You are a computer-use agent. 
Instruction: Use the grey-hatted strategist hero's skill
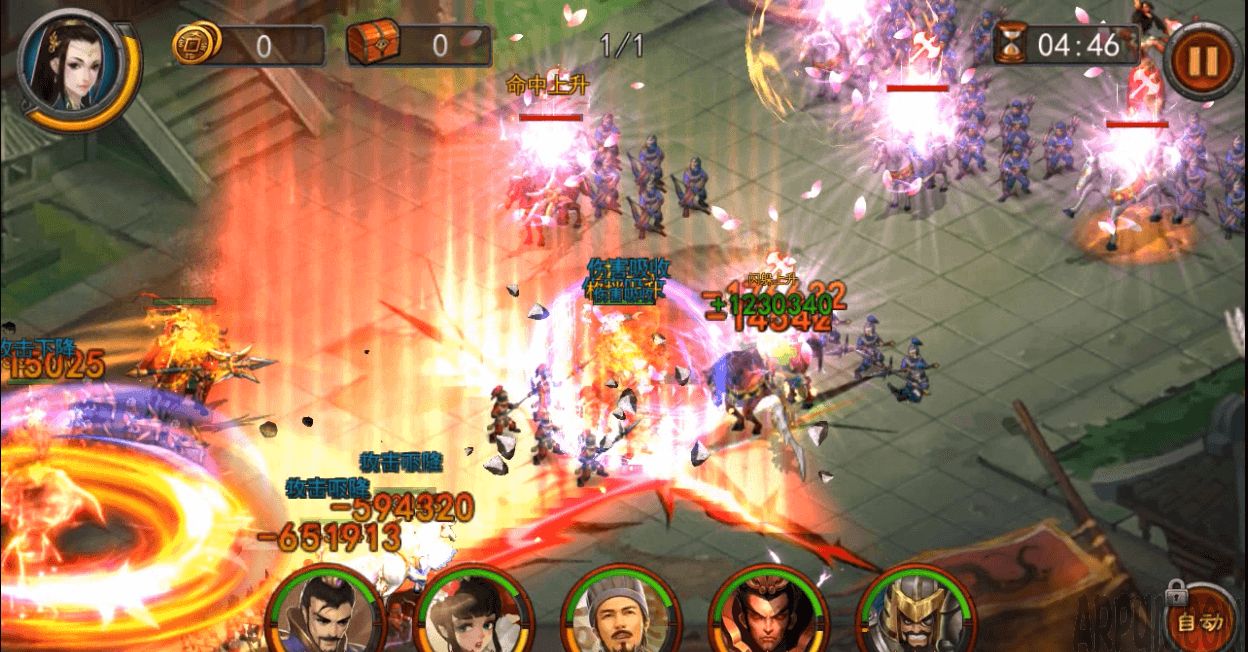(x=619, y=612)
